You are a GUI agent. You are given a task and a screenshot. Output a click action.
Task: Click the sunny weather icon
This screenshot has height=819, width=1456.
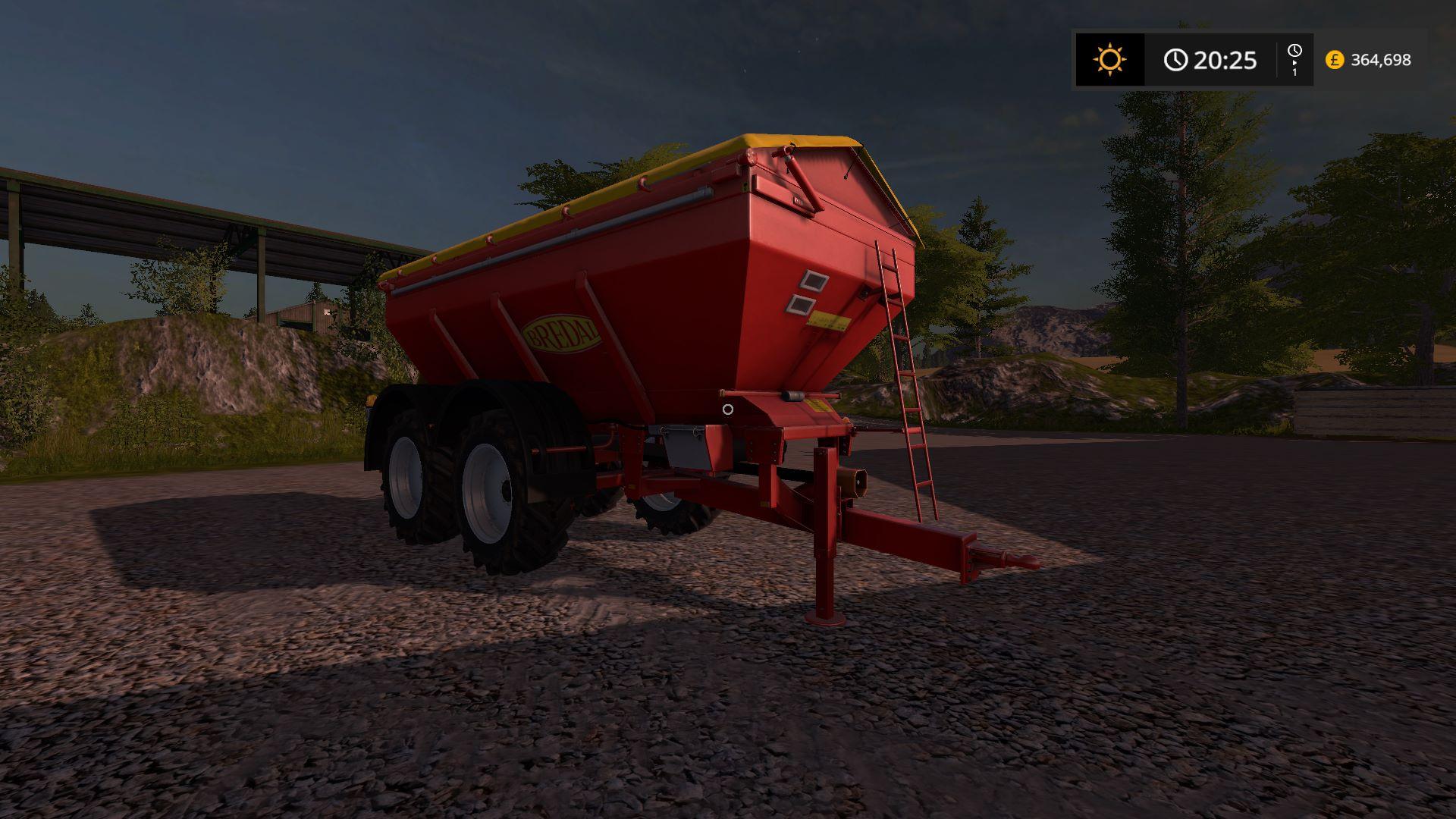click(1109, 59)
